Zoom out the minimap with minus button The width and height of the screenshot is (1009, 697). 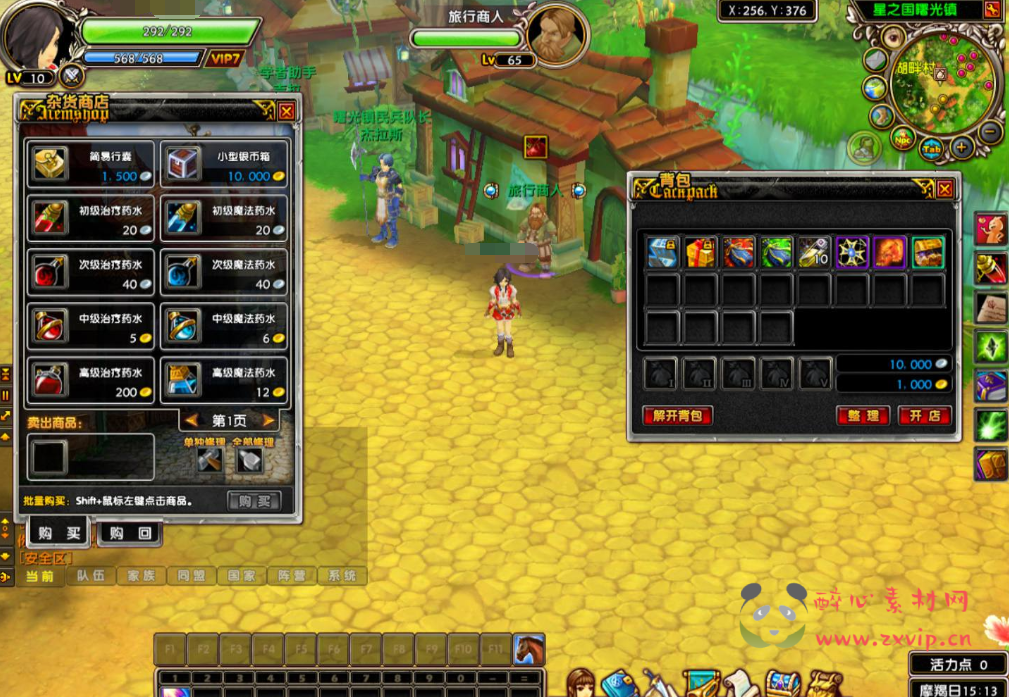pos(991,131)
